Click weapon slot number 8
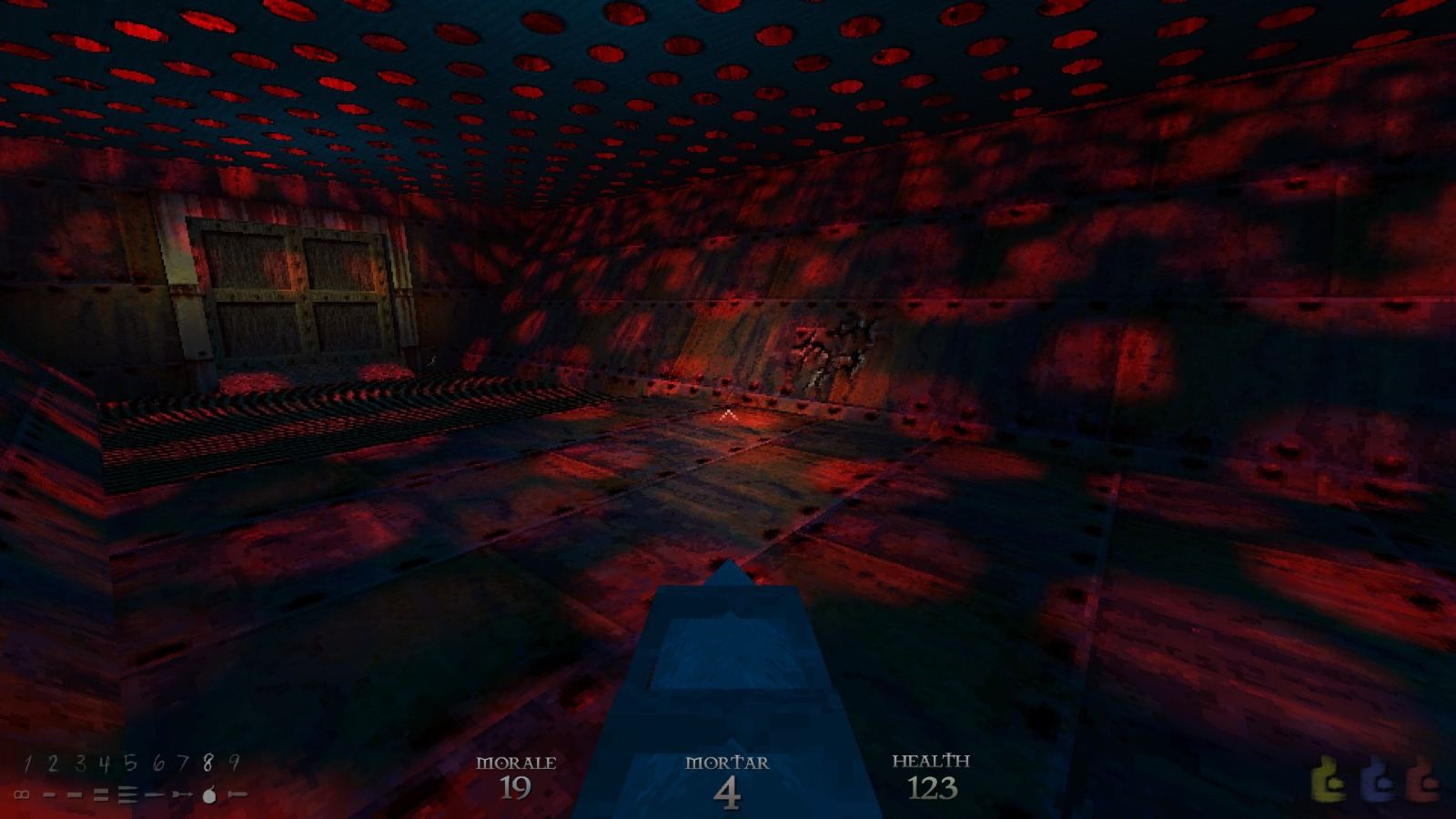The width and height of the screenshot is (1456, 819). (208, 763)
